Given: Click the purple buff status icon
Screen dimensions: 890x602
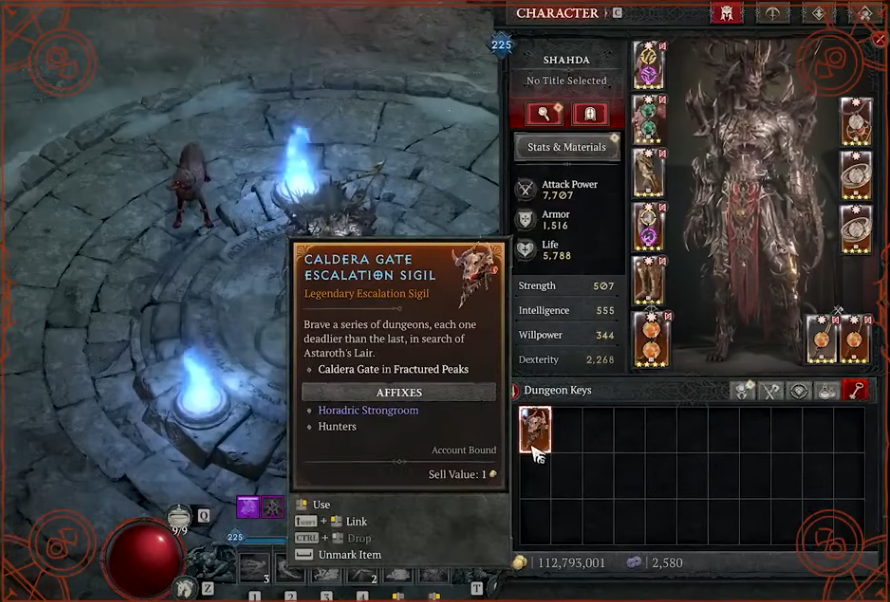Looking at the screenshot, I should 248,507.
